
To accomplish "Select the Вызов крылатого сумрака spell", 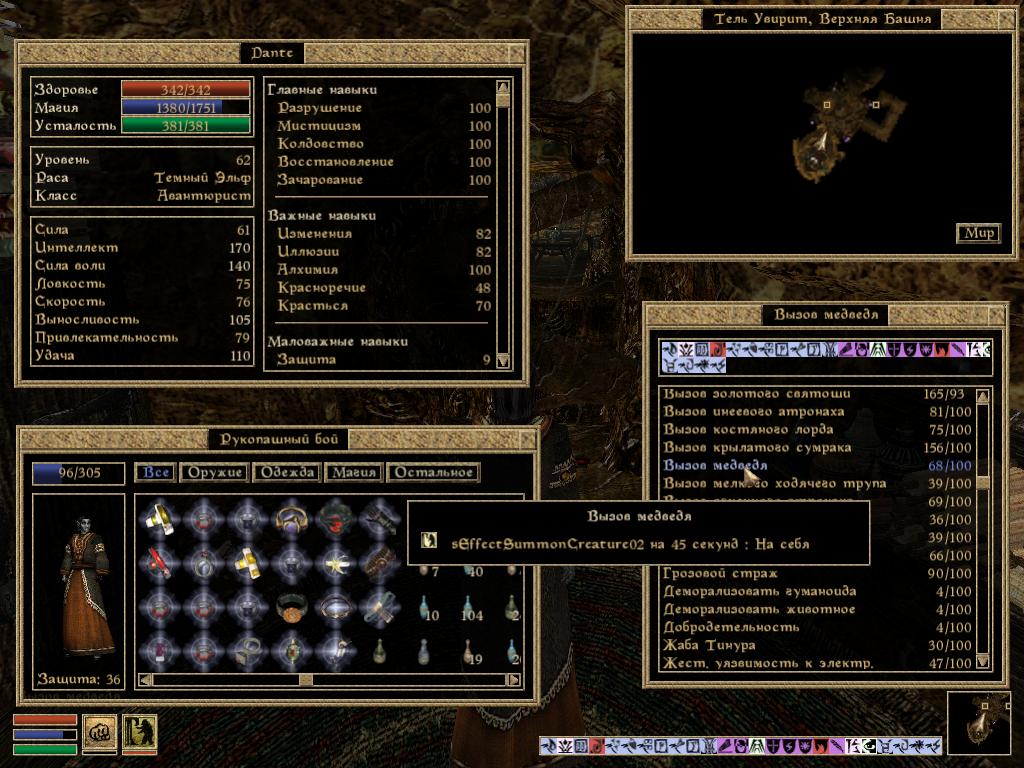I will click(757, 448).
